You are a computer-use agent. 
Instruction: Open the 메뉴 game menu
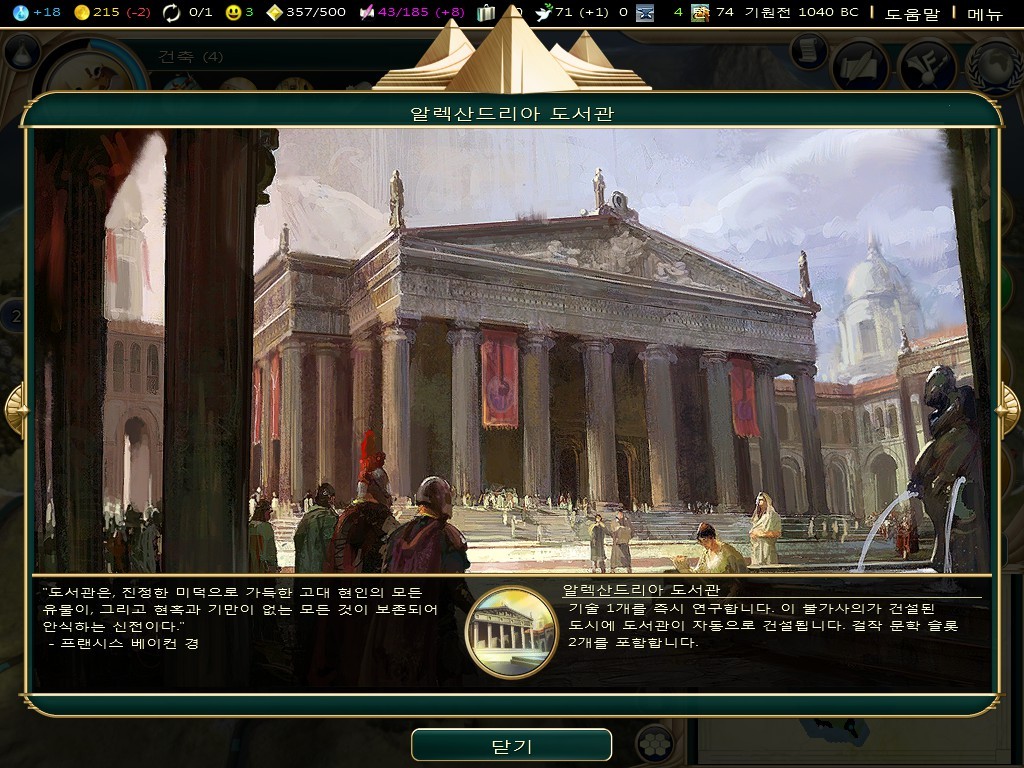coord(984,13)
